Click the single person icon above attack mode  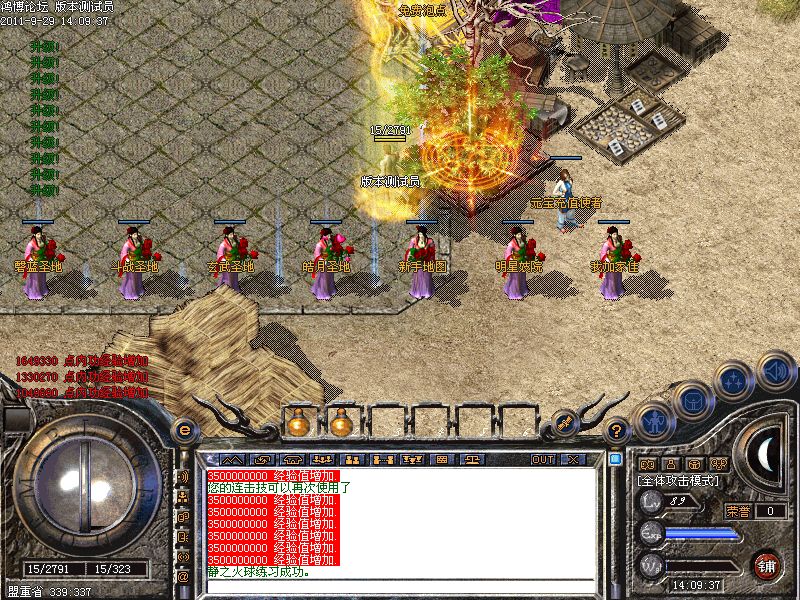pos(670,465)
